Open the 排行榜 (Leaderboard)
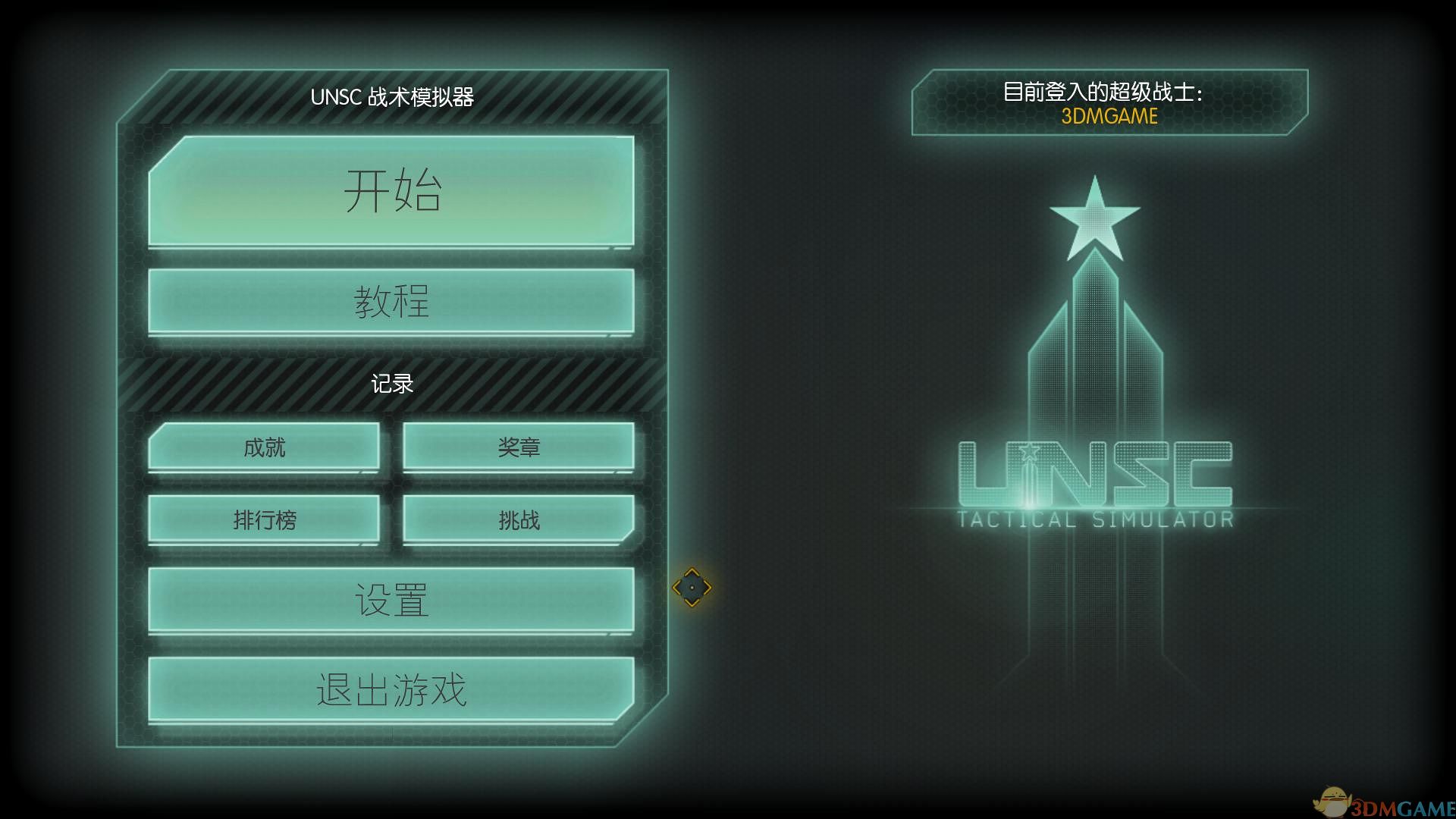1456x819 pixels. point(265,520)
